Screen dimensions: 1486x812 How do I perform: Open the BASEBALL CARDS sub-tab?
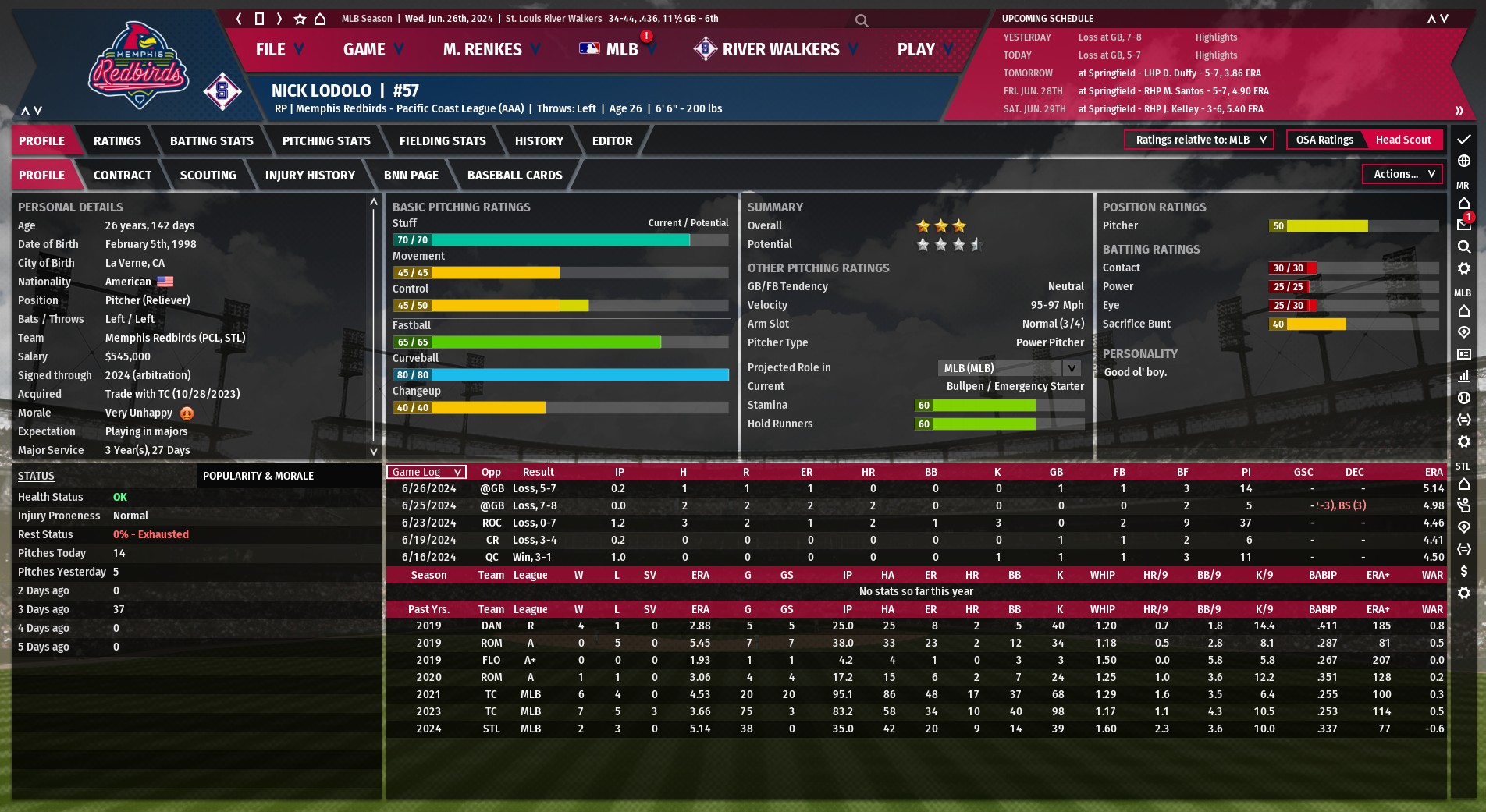point(514,176)
